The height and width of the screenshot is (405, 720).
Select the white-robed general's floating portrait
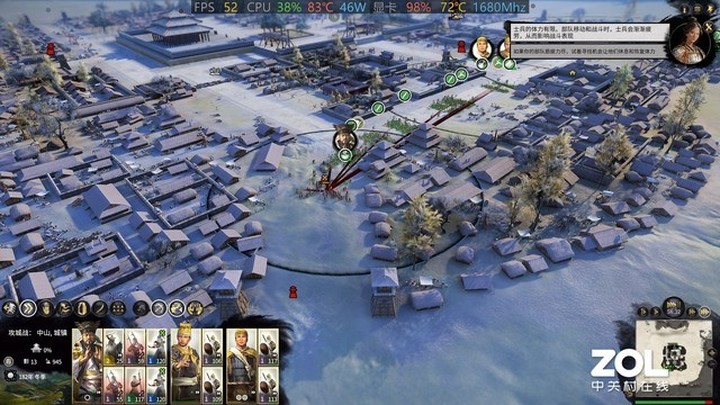[482, 46]
